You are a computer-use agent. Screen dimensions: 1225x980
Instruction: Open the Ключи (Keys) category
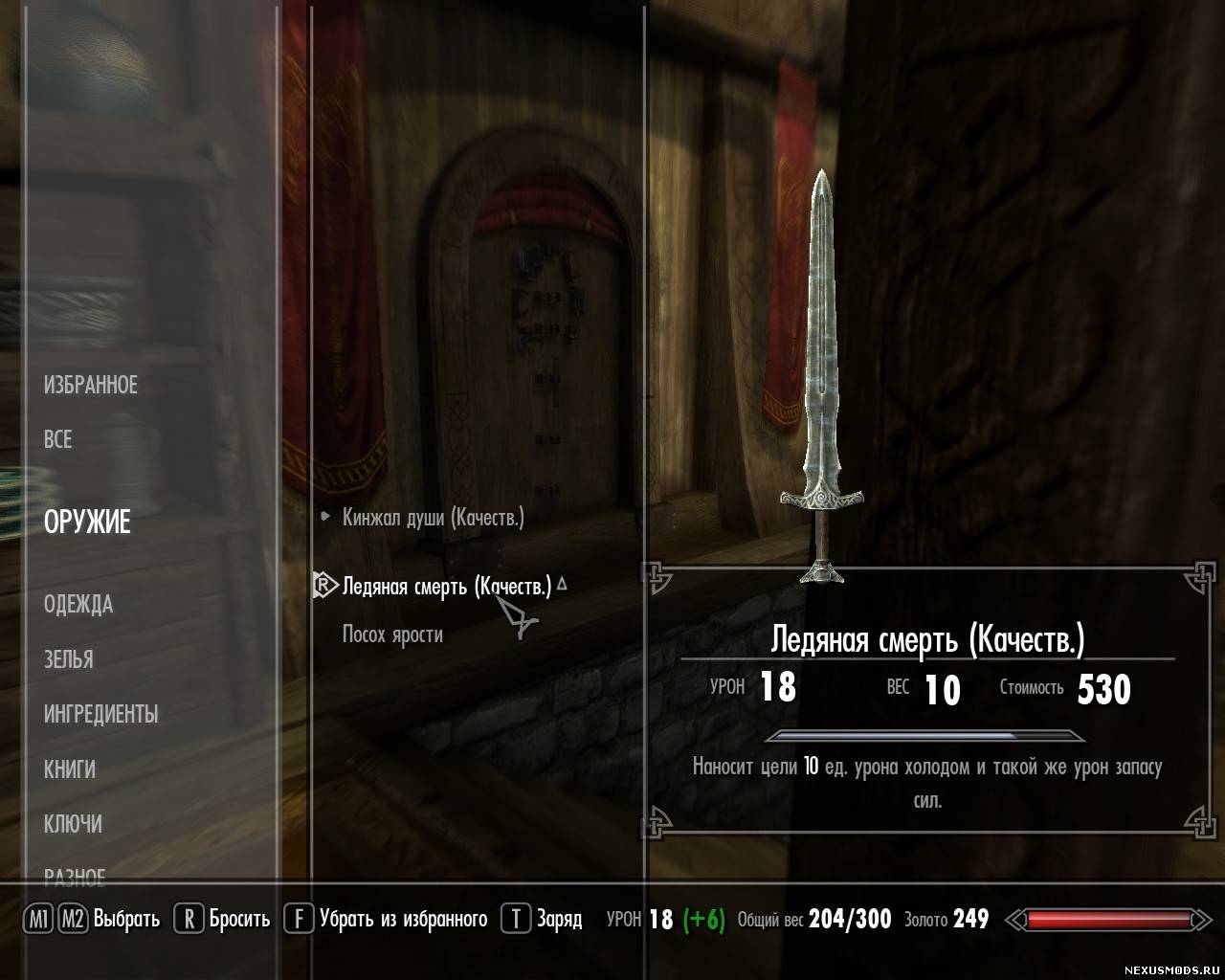pyautogui.click(x=73, y=824)
